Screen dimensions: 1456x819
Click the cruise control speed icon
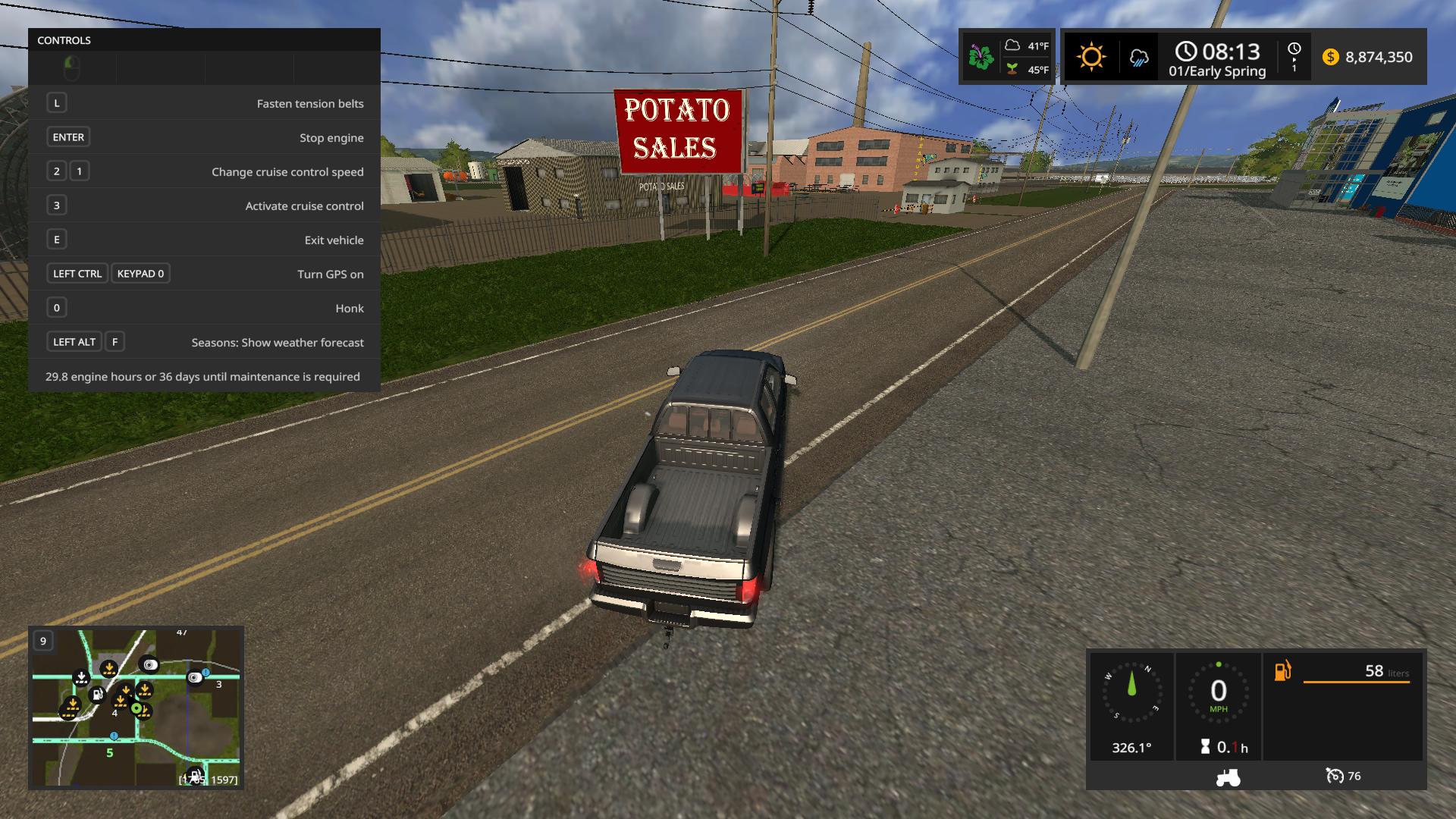click(1335, 776)
